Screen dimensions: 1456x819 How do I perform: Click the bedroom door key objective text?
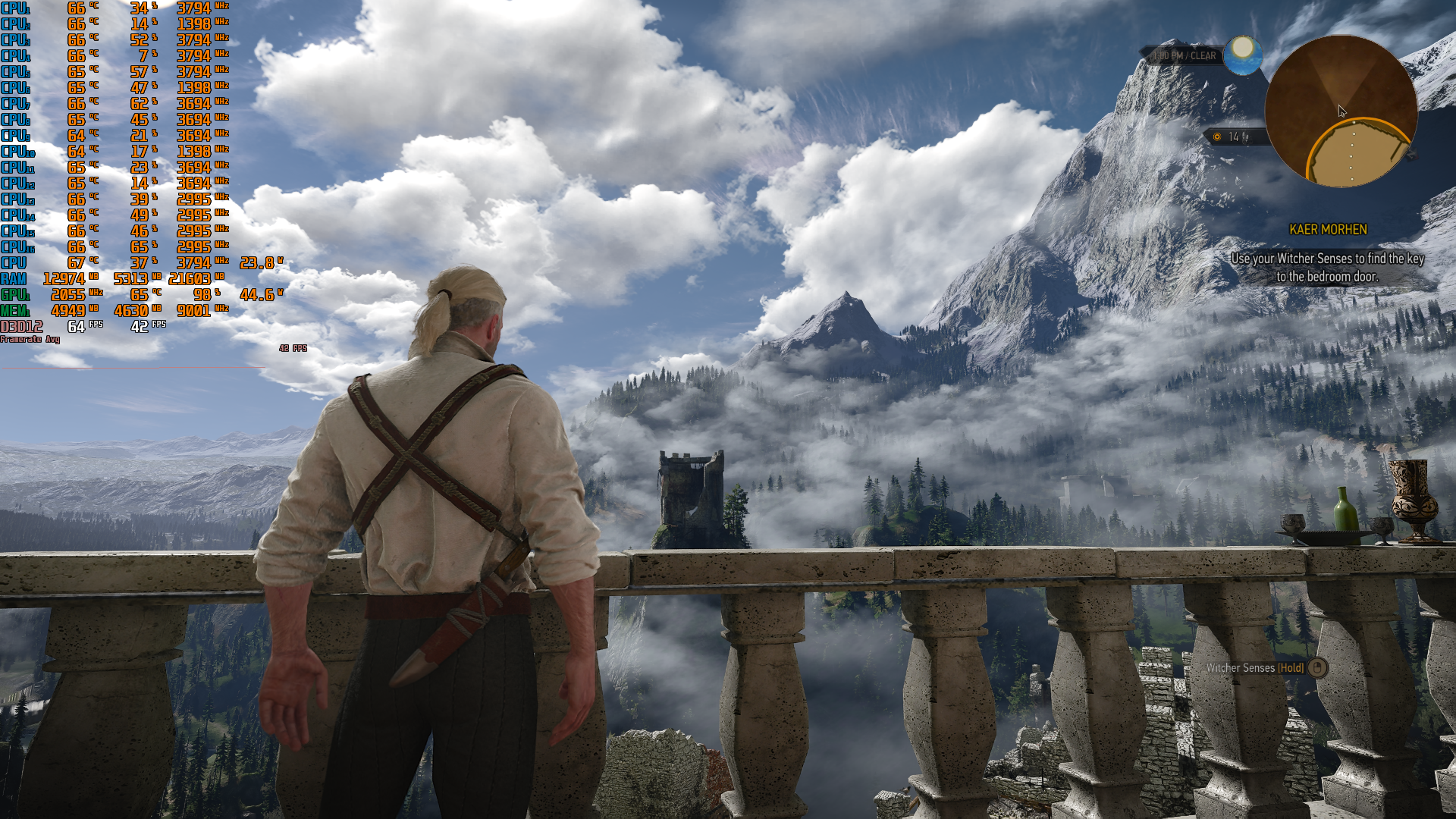(1327, 268)
